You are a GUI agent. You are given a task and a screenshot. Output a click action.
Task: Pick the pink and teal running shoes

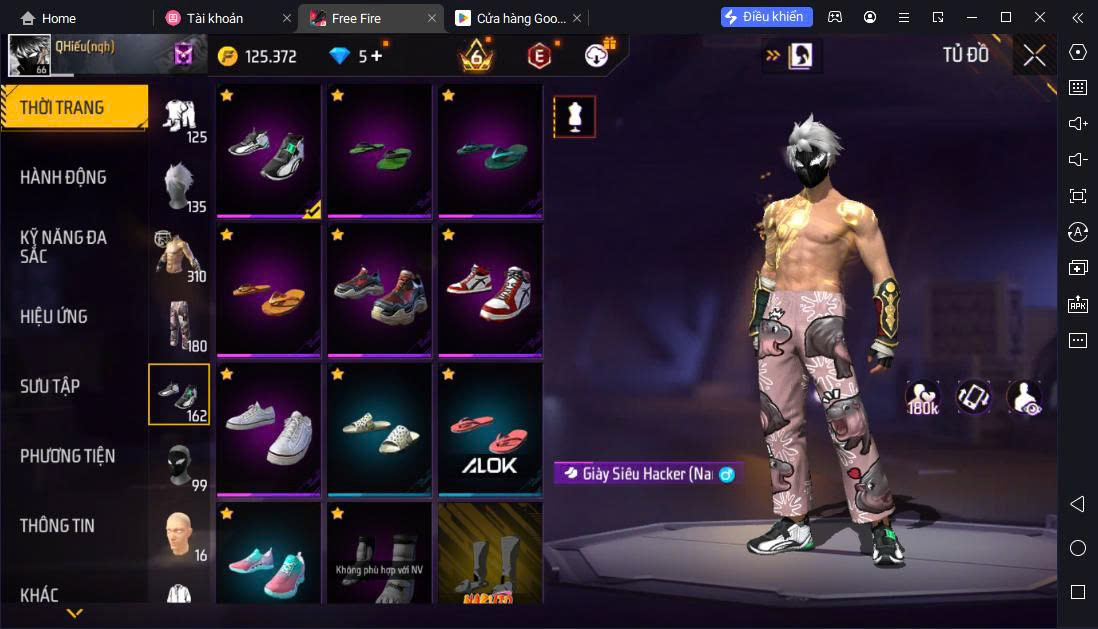[x=268, y=555]
